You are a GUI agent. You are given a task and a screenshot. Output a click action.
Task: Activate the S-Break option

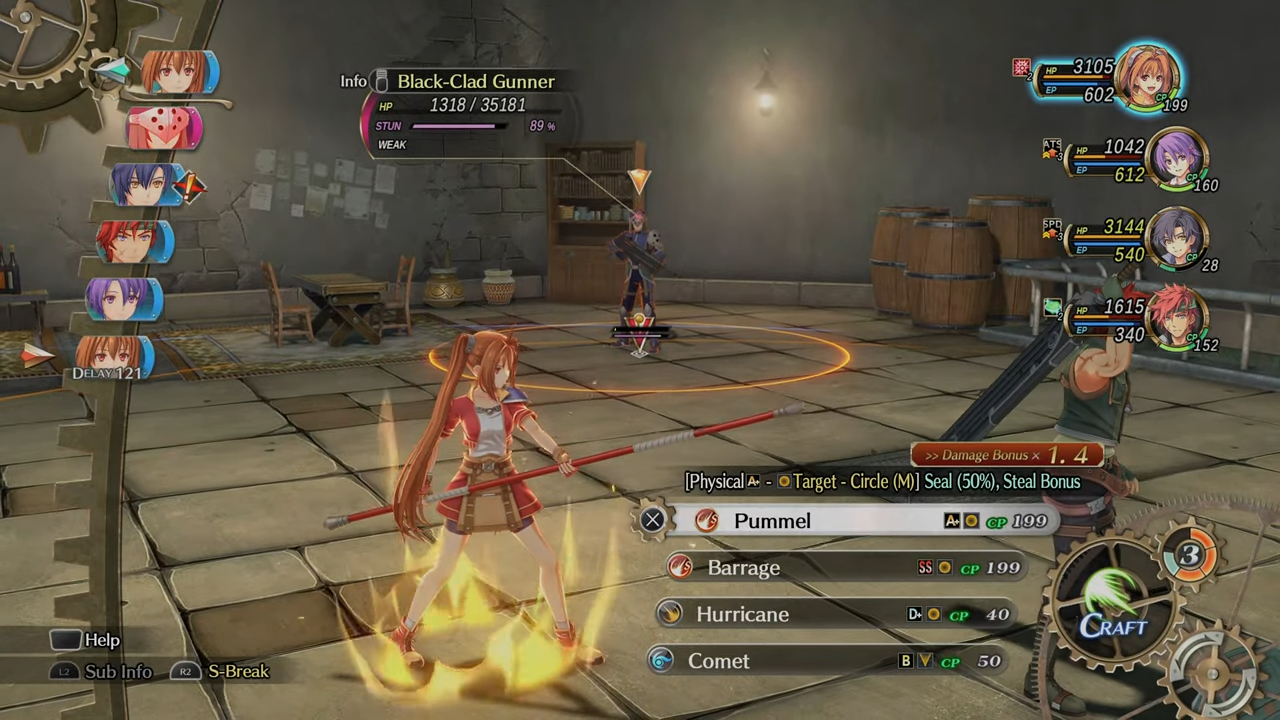coord(238,672)
